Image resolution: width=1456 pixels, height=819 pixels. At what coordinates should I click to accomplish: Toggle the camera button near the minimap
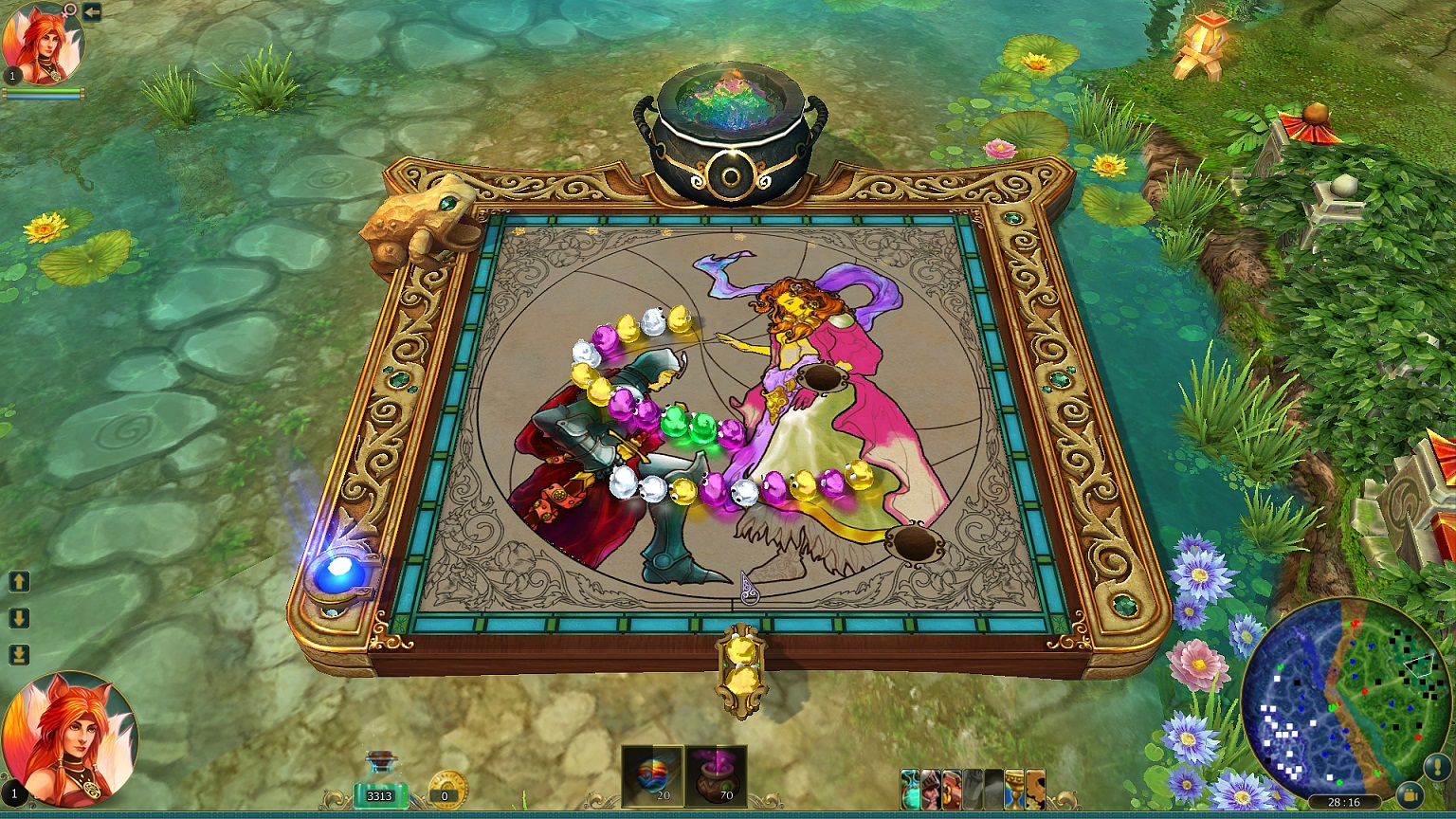coord(1411,794)
